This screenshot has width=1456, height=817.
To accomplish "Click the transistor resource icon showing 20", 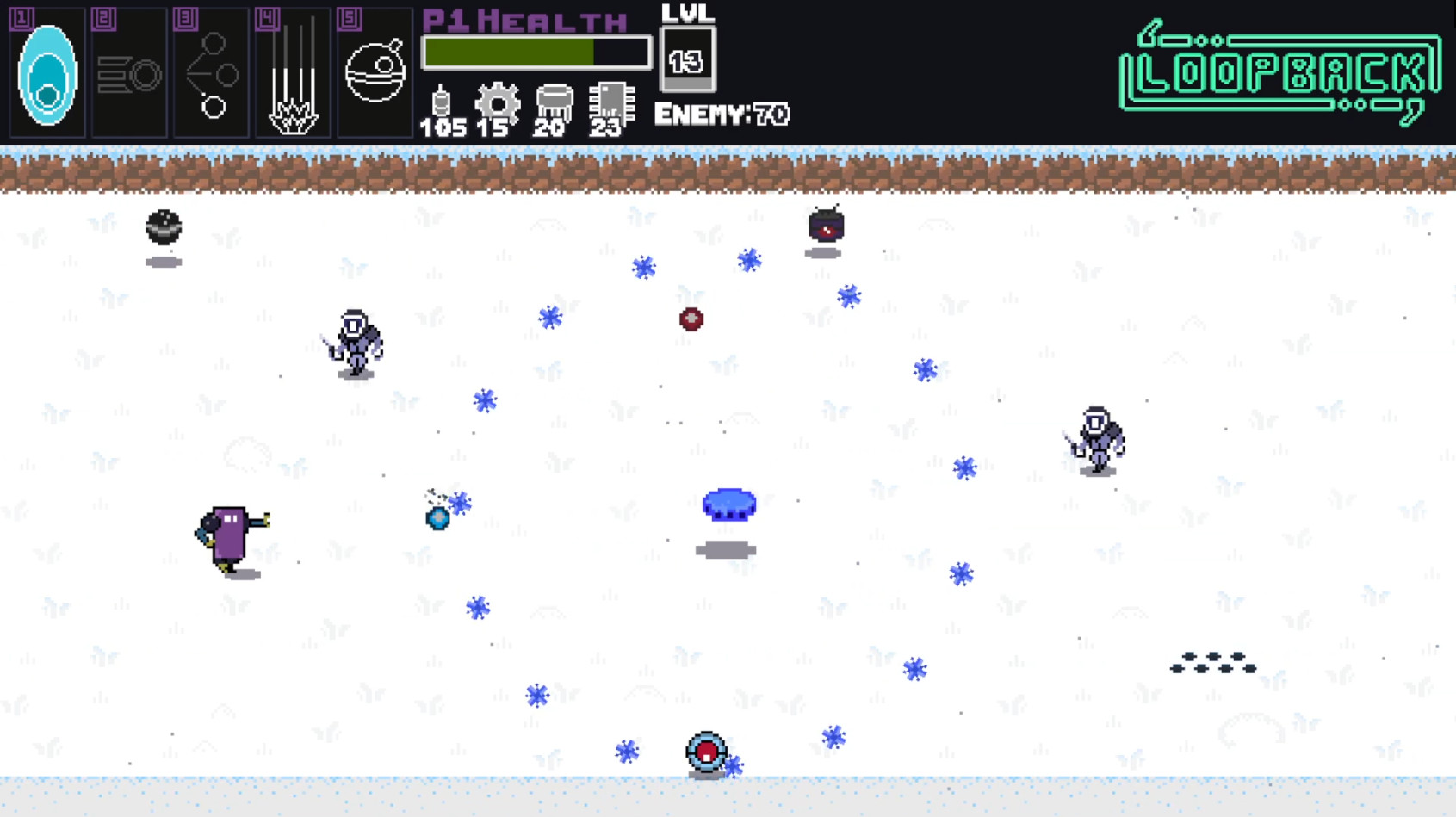I will click(x=554, y=102).
